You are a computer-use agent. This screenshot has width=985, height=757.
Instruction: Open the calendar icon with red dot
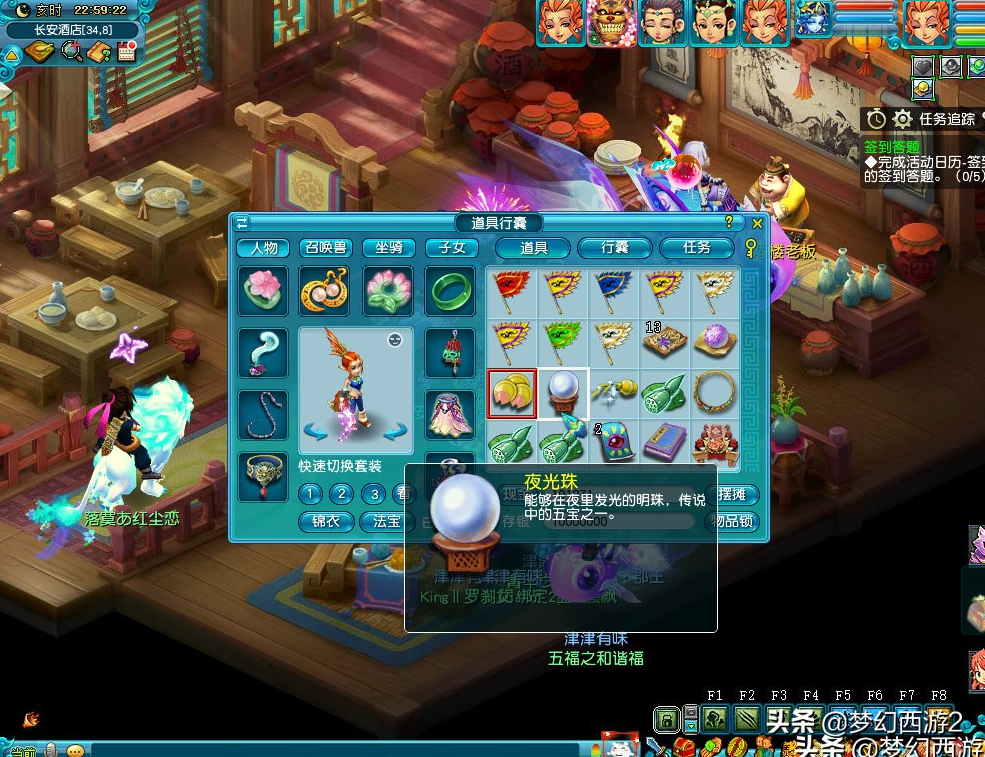(127, 52)
